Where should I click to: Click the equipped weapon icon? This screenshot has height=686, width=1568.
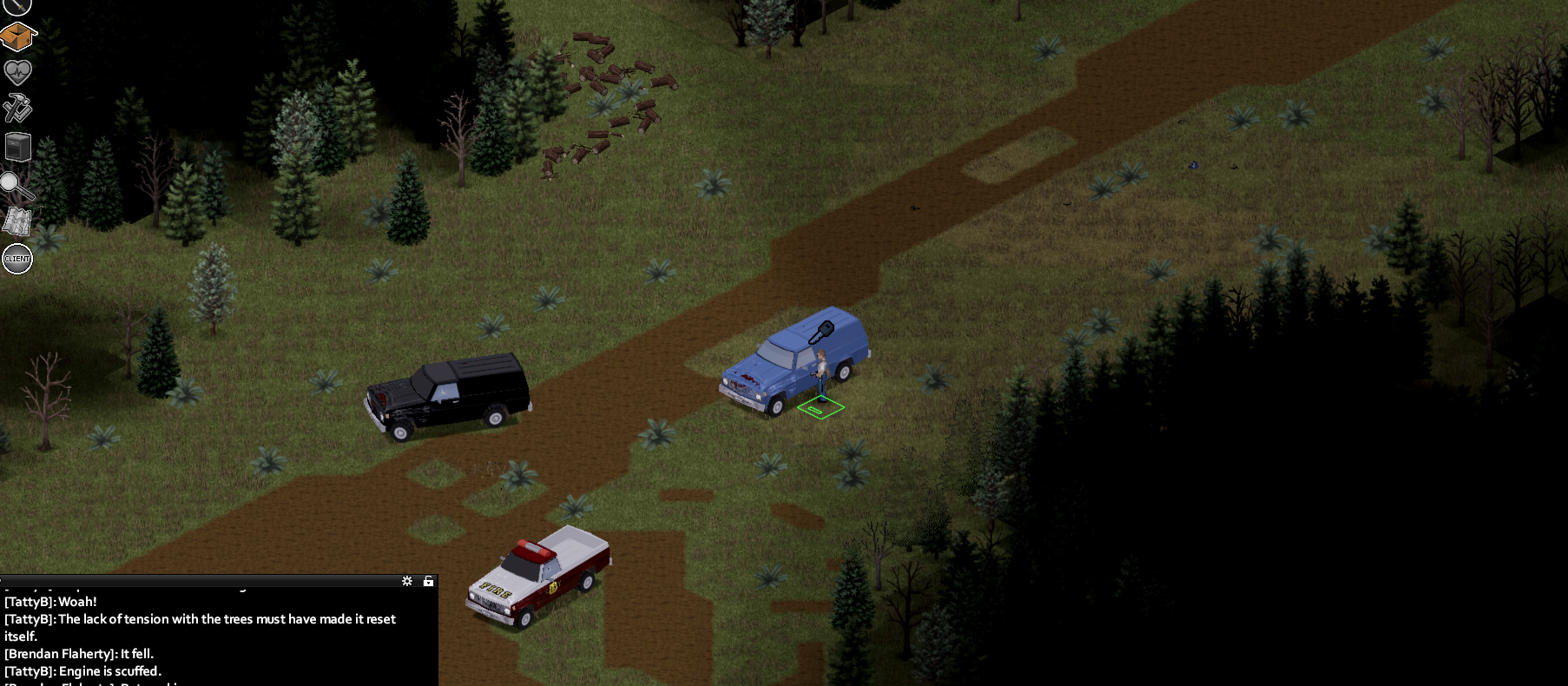17,6
